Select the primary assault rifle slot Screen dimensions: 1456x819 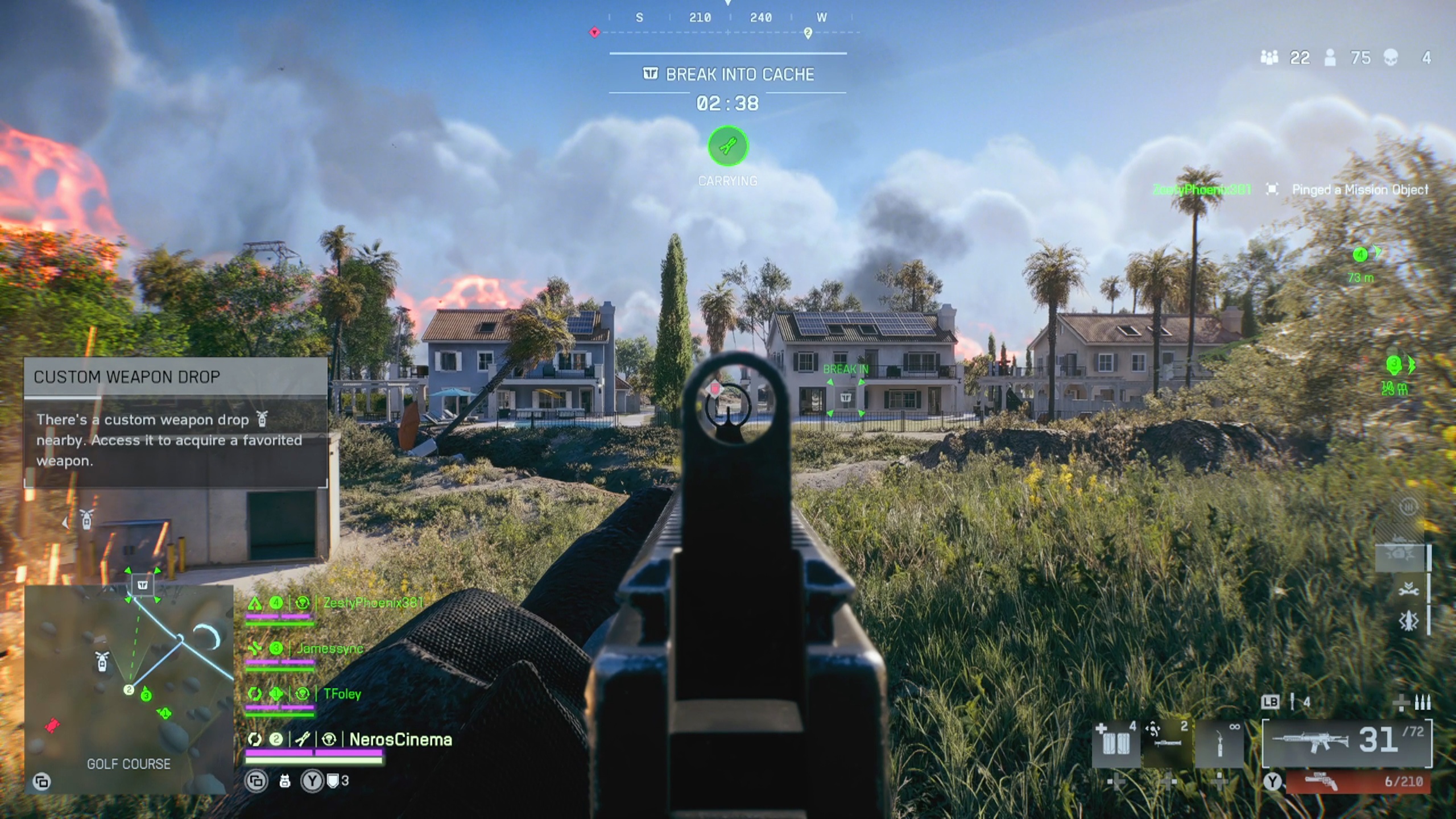[x=1347, y=742]
